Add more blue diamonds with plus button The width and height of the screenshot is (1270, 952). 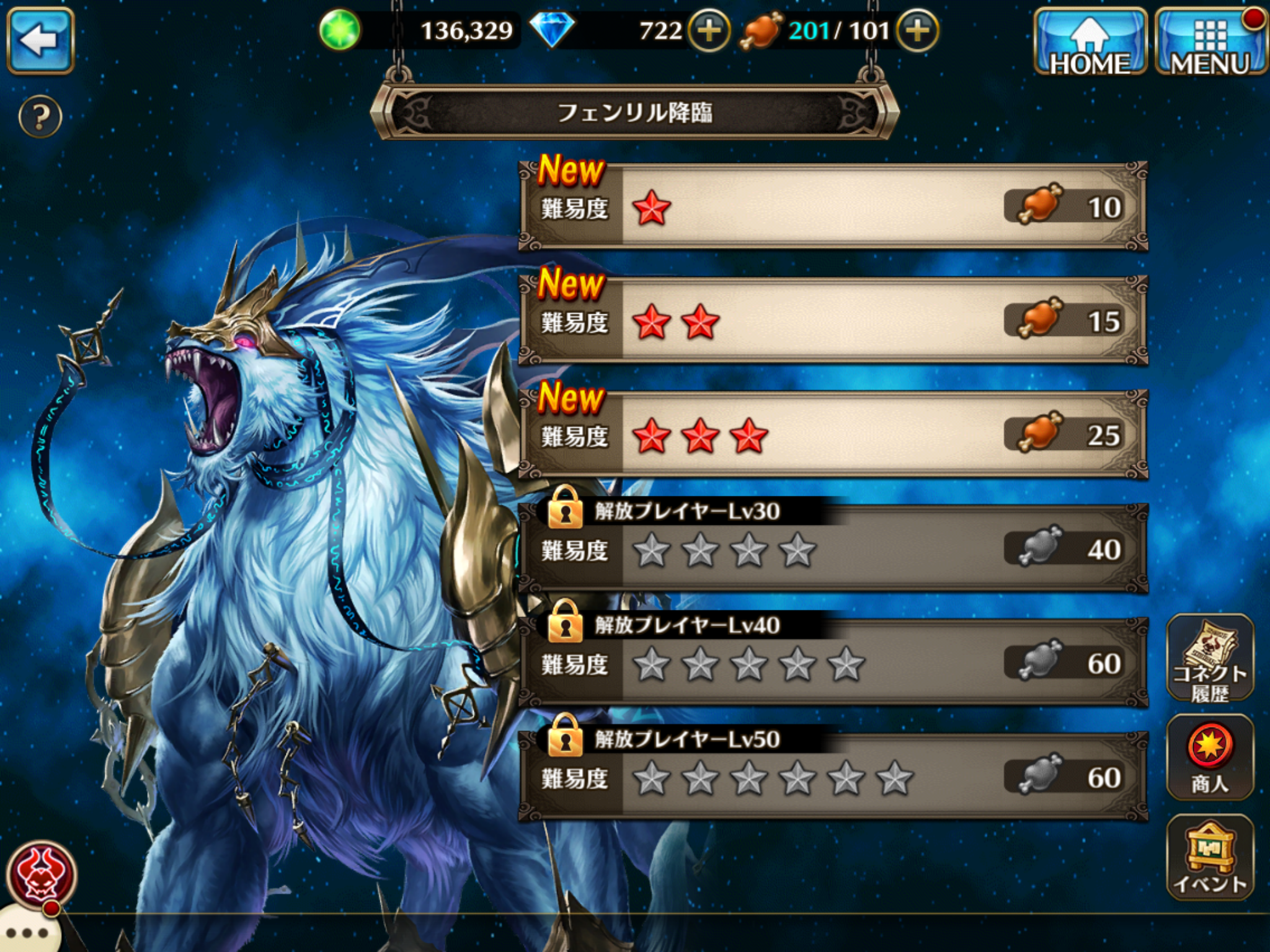click(x=709, y=30)
